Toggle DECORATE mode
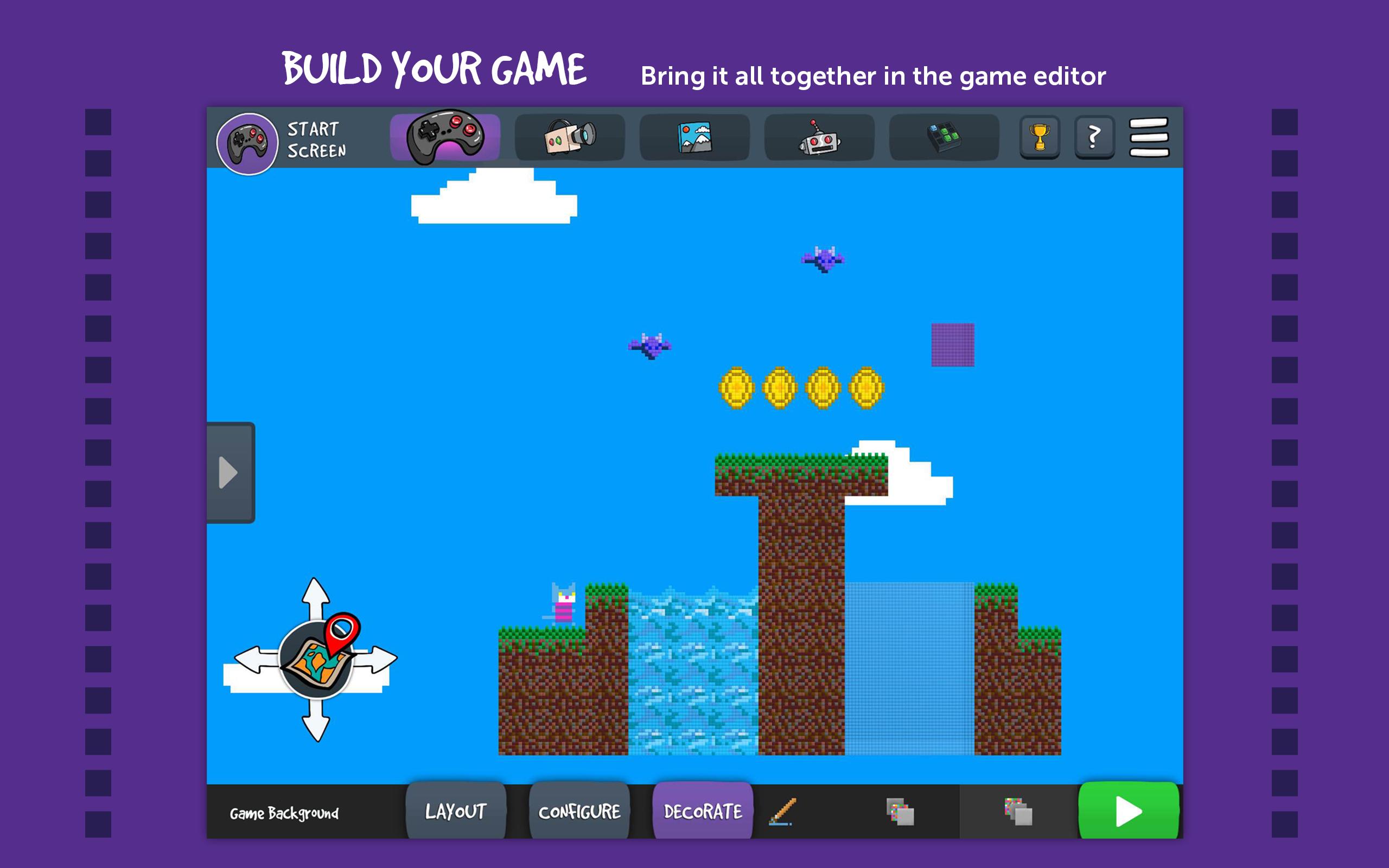This screenshot has height=868, width=1389. [x=702, y=811]
